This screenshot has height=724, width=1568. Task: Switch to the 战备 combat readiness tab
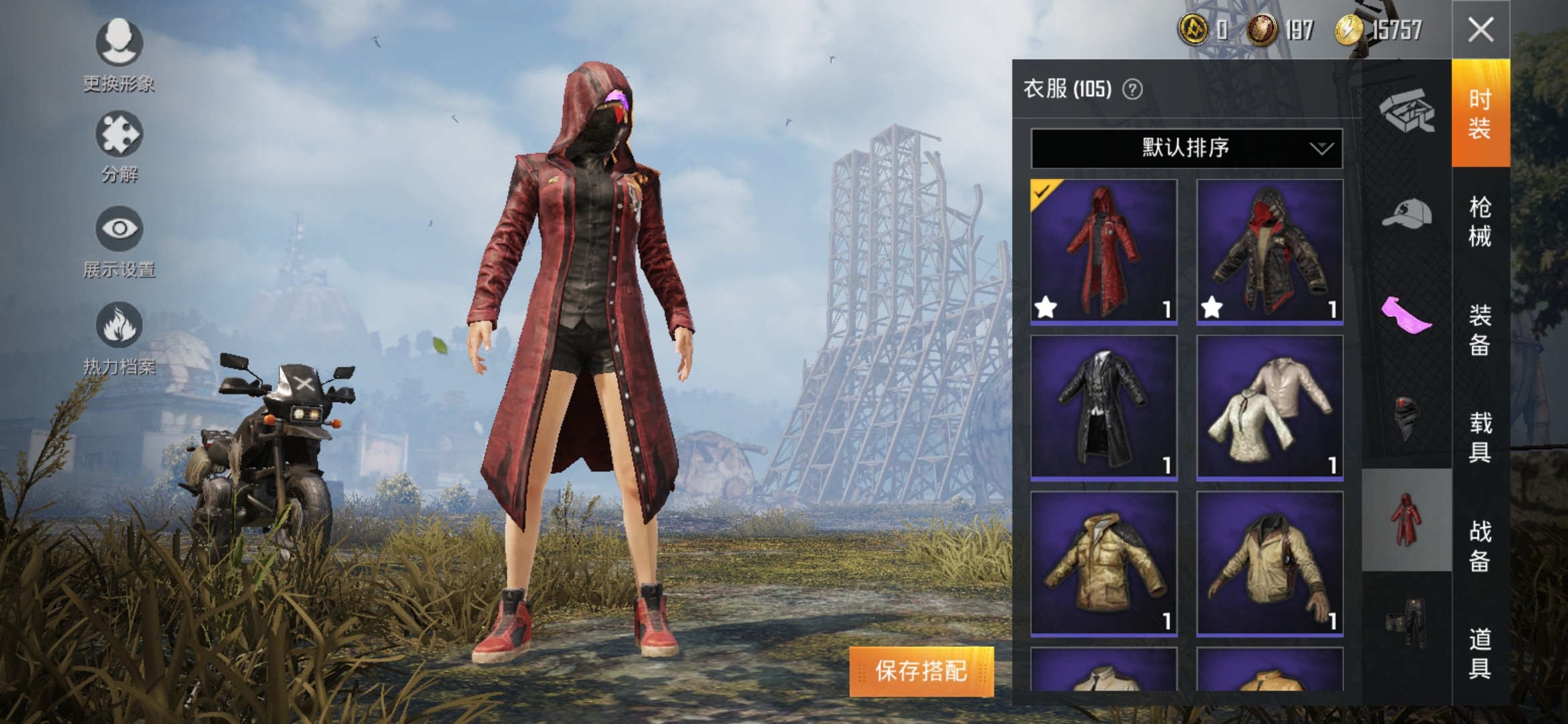[x=1480, y=546]
